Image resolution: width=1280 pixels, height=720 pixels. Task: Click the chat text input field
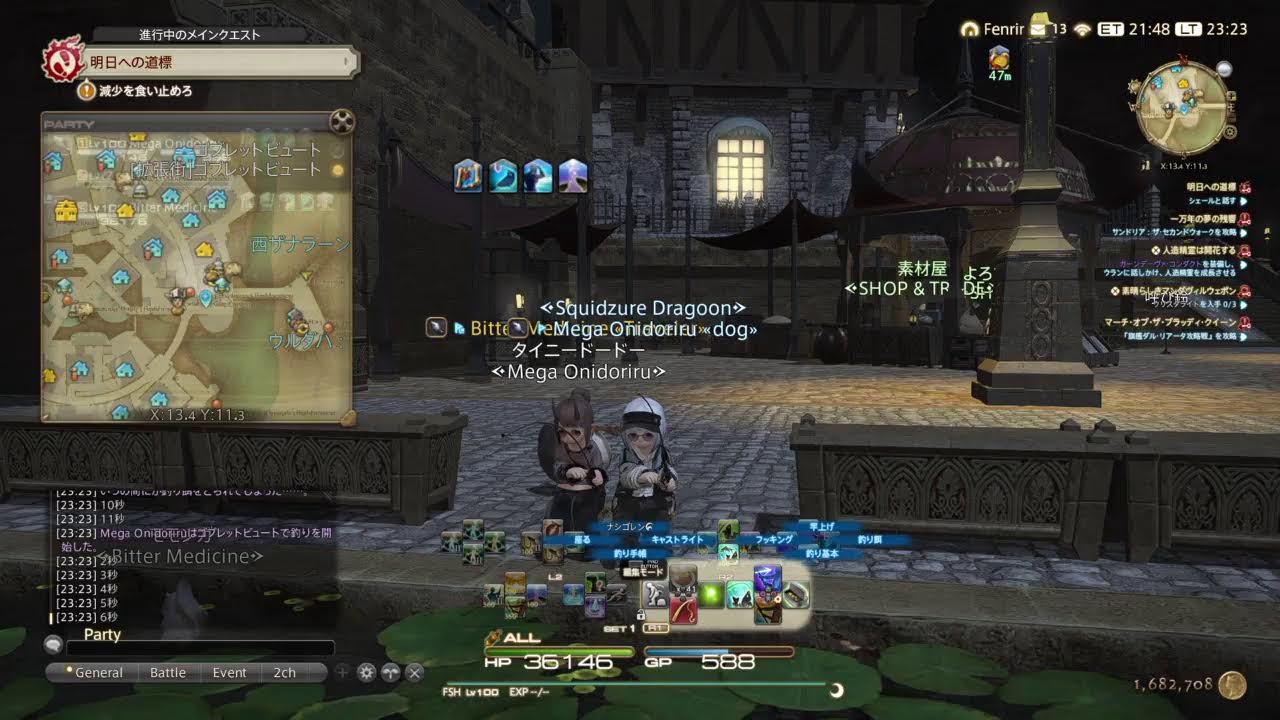[x=200, y=647]
